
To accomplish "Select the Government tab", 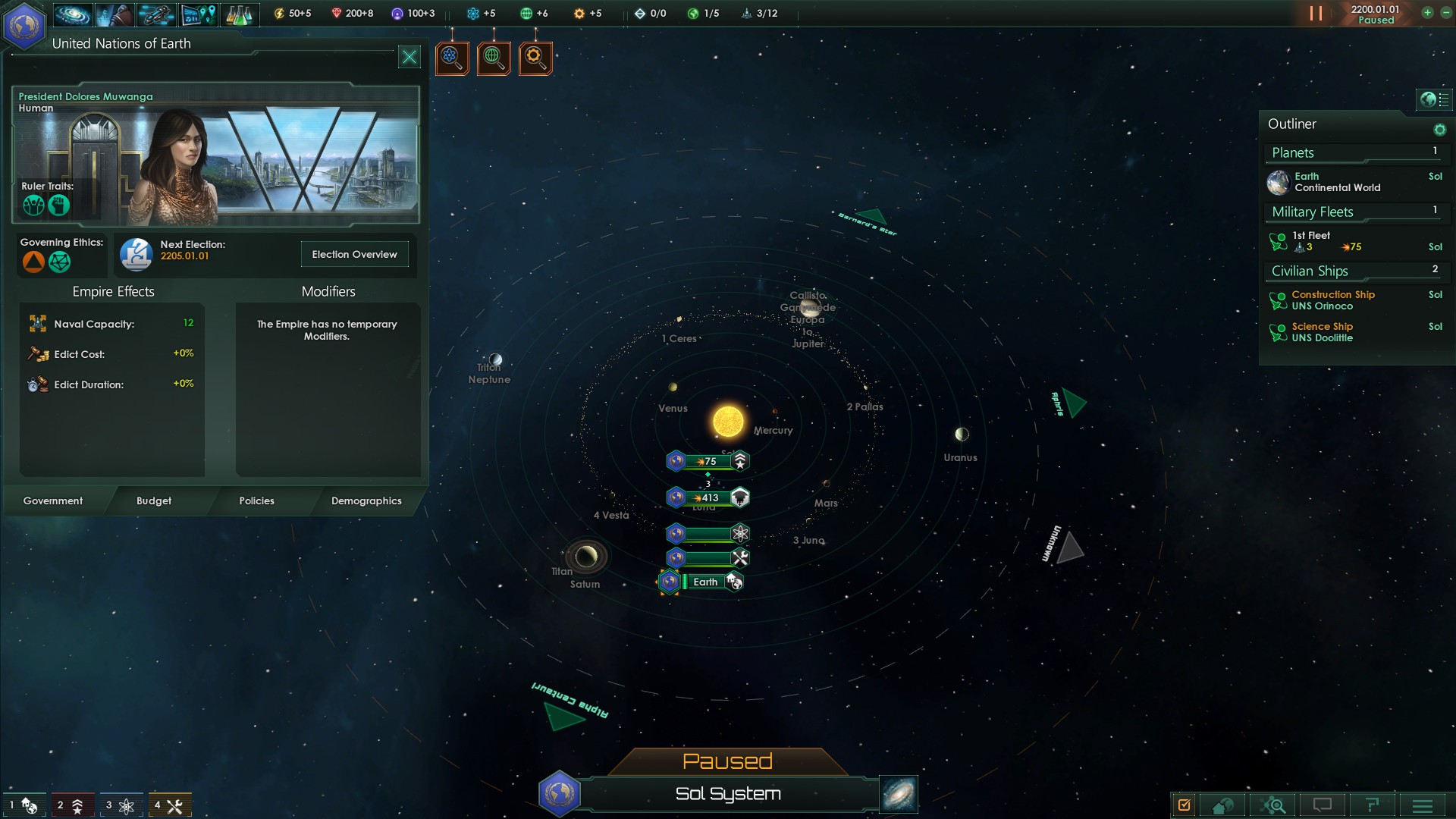I will 53,500.
